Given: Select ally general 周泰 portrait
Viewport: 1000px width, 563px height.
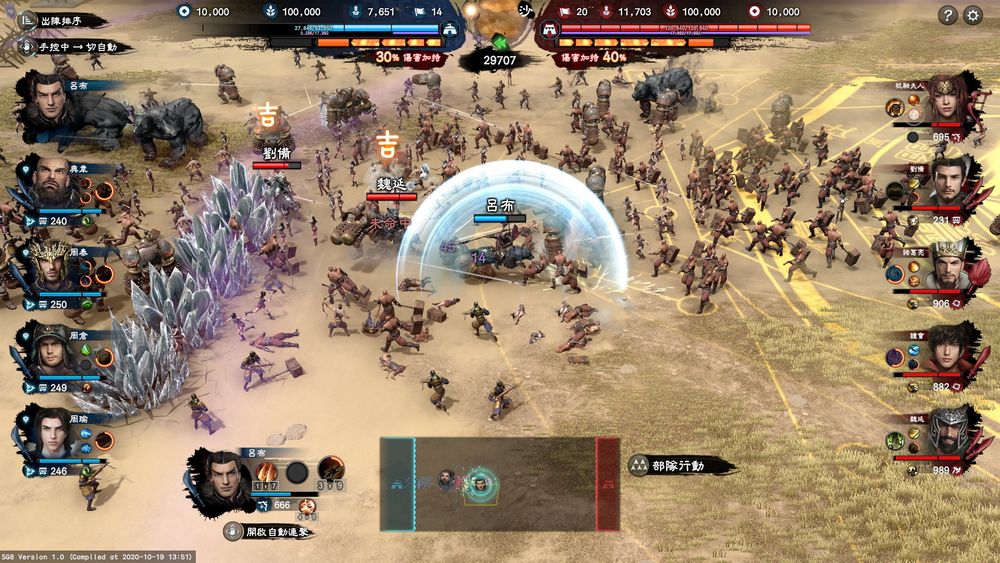Looking at the screenshot, I should click(50, 265).
